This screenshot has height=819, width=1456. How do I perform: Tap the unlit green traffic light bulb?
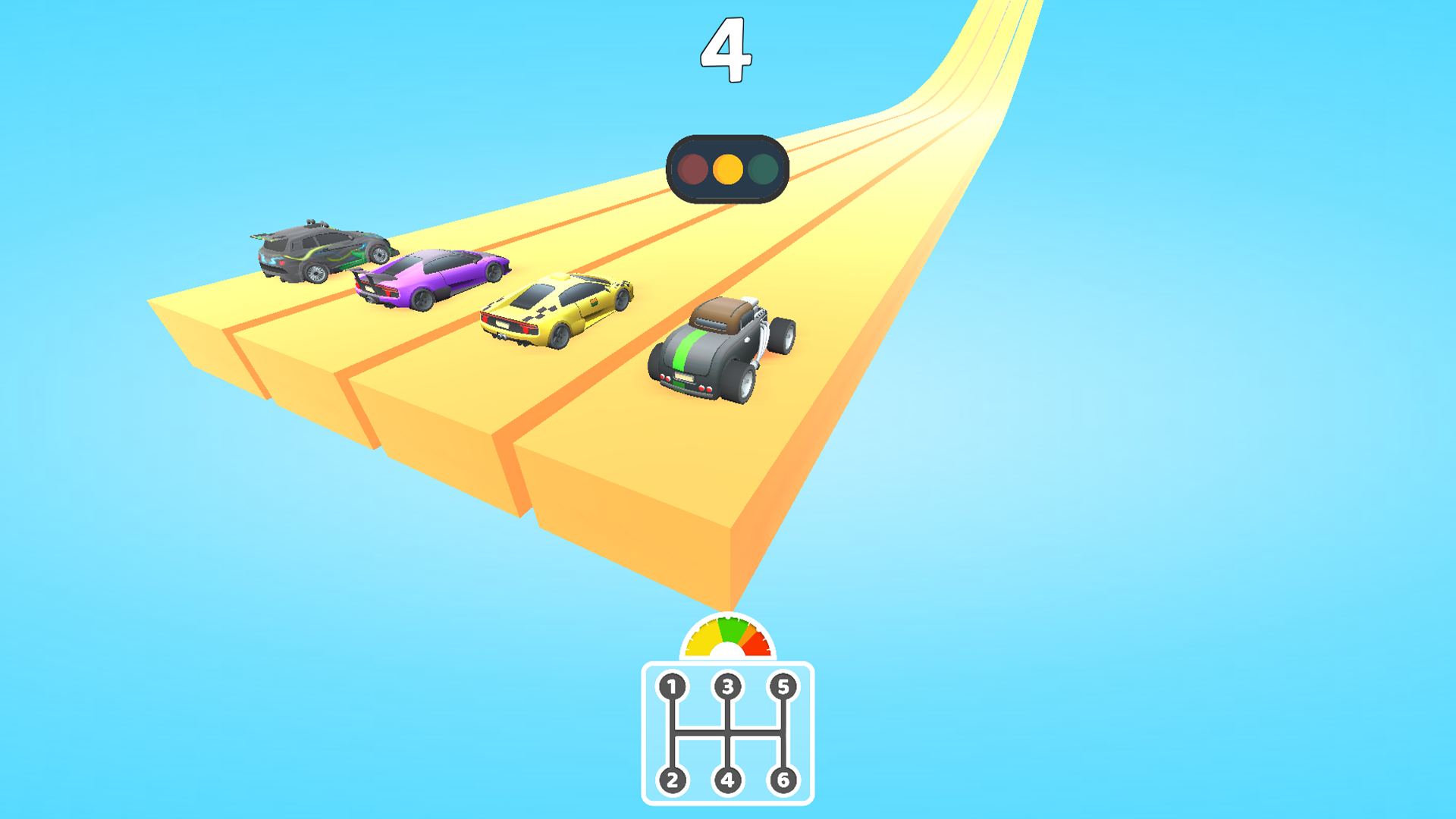point(763,170)
